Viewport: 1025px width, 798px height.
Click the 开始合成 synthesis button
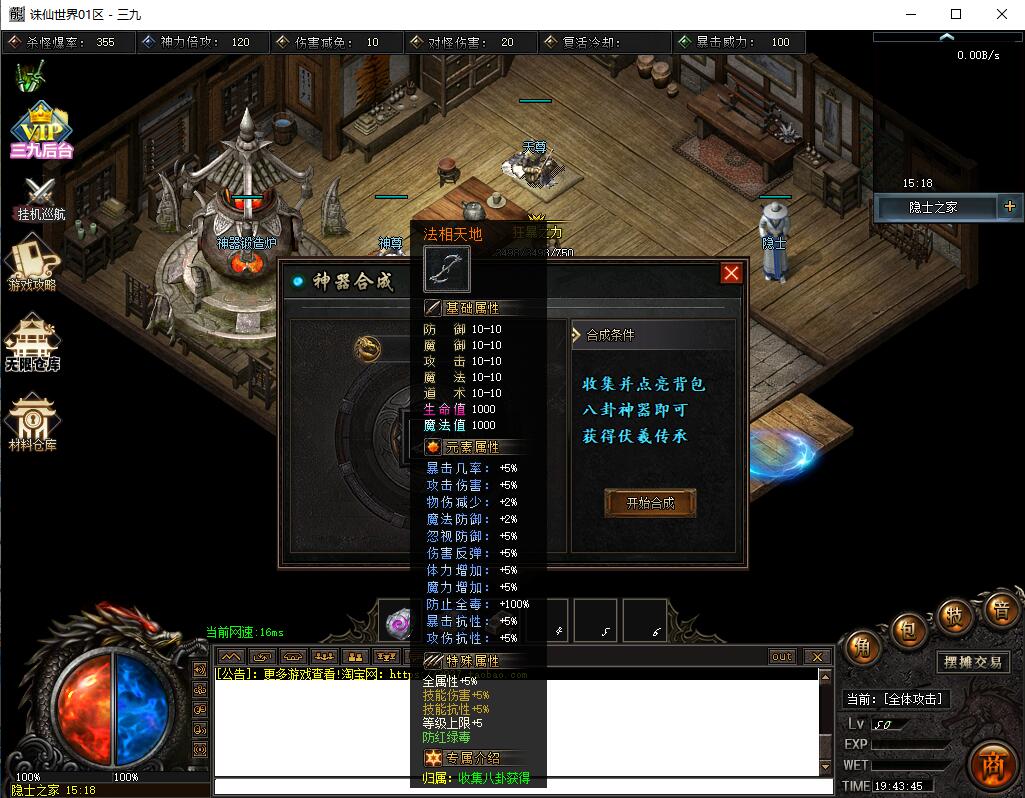[650, 503]
